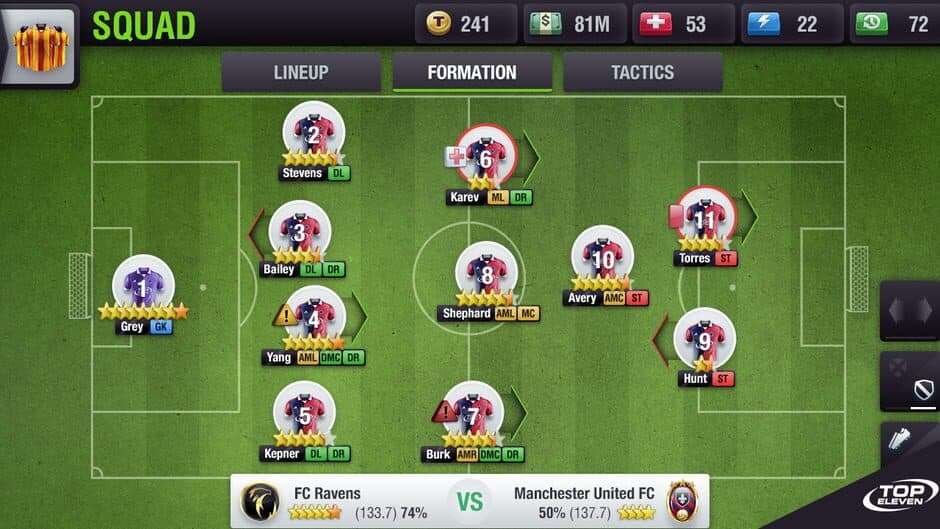Tap the energy boosters counter showing 22

791,24
